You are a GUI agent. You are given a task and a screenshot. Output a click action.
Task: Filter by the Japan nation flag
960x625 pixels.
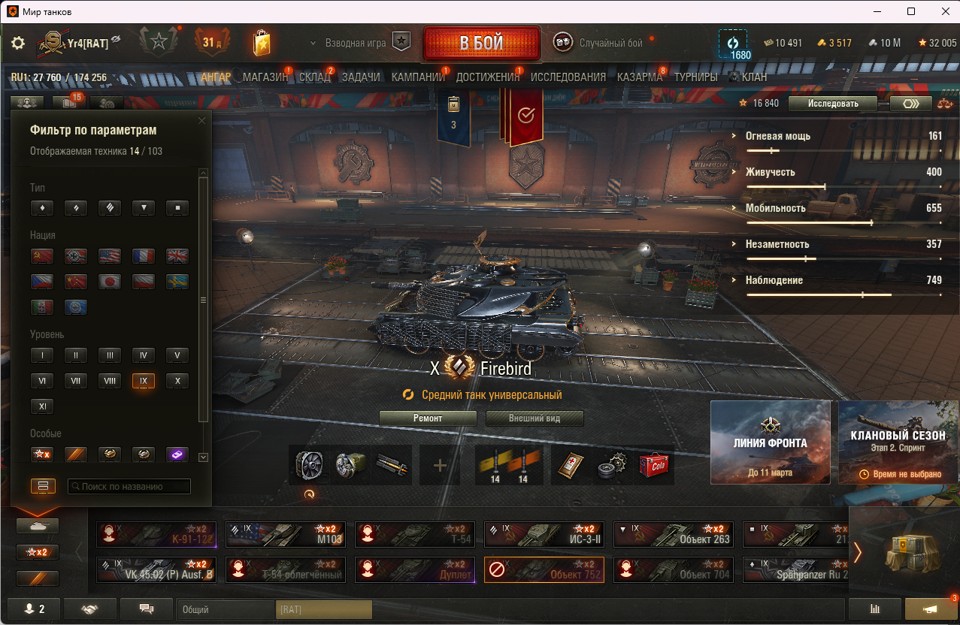(109, 282)
